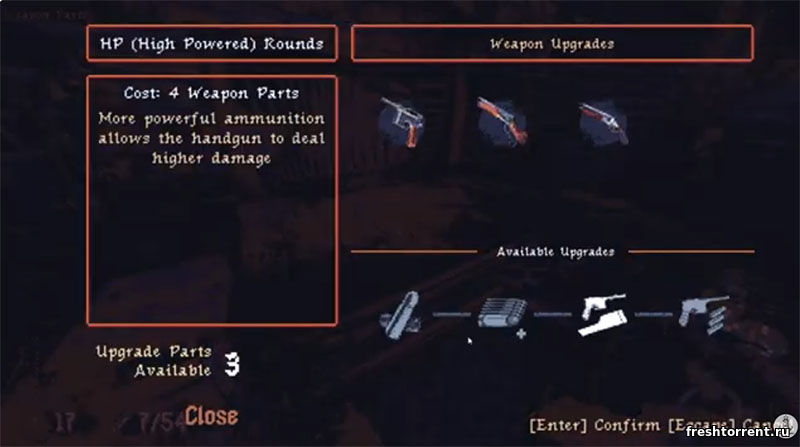Choose the pistol with bullets upgrade
800x447 pixels.
point(704,313)
